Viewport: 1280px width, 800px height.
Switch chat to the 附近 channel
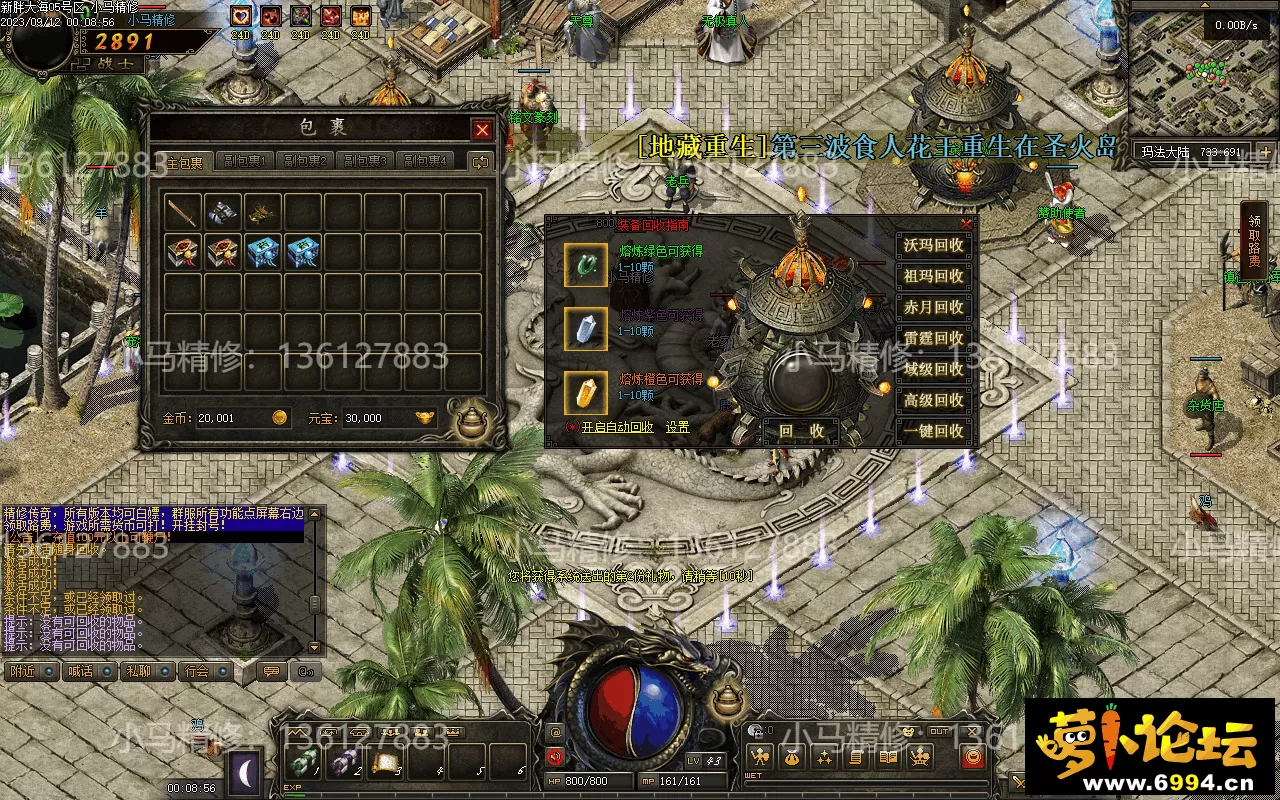pyautogui.click(x=30, y=671)
